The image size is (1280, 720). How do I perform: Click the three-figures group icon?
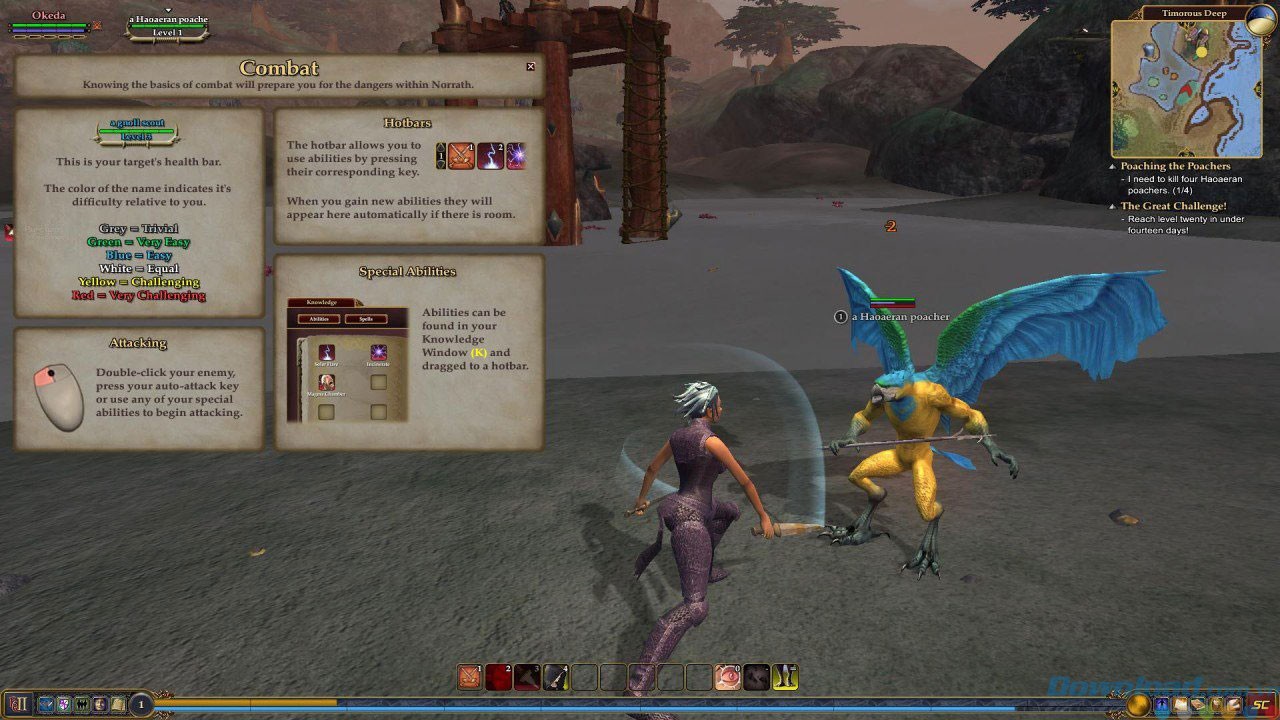point(82,704)
